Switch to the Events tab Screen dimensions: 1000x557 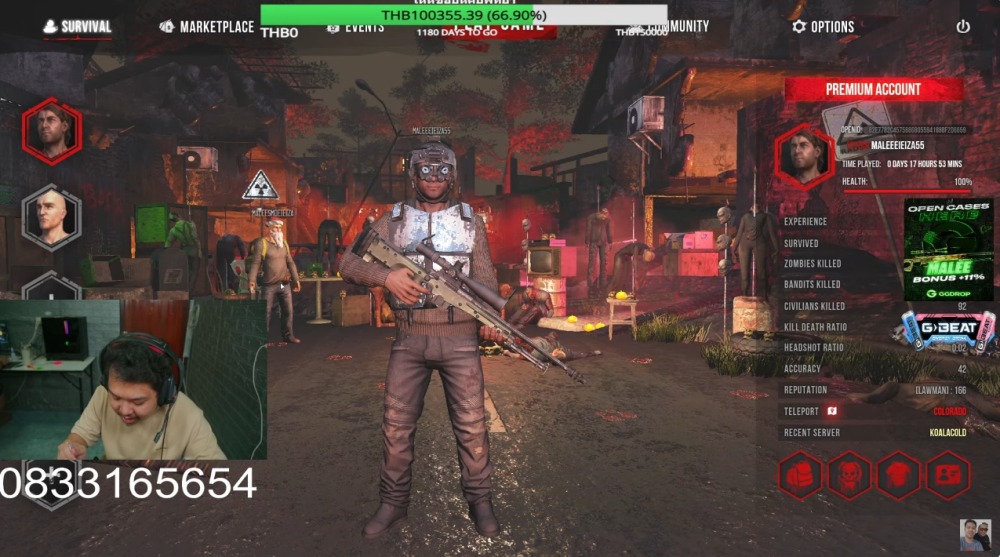[x=356, y=28]
